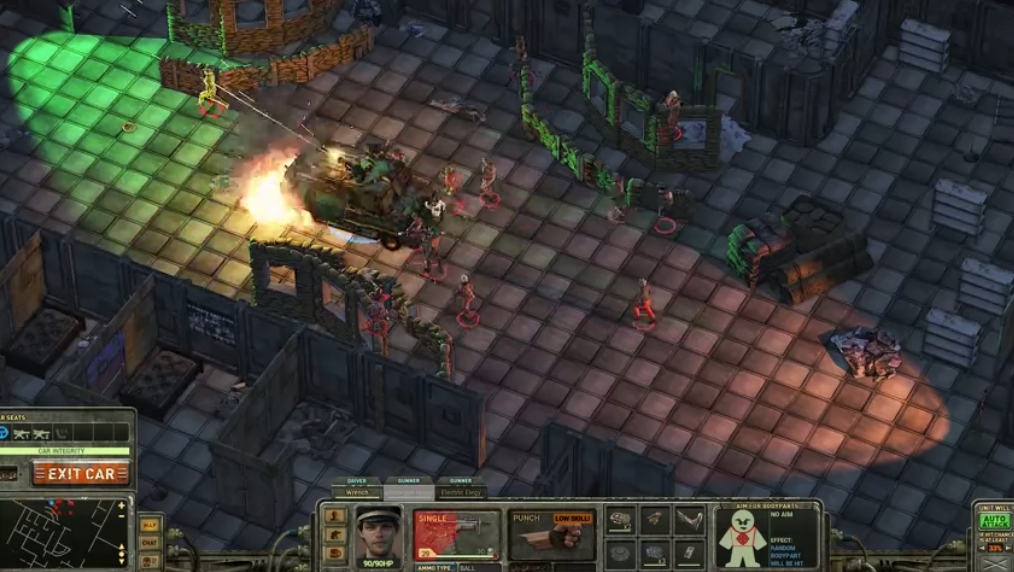Click the skull button below CHAT
Image resolution: width=1014 pixels, height=572 pixels.
pos(149,560)
